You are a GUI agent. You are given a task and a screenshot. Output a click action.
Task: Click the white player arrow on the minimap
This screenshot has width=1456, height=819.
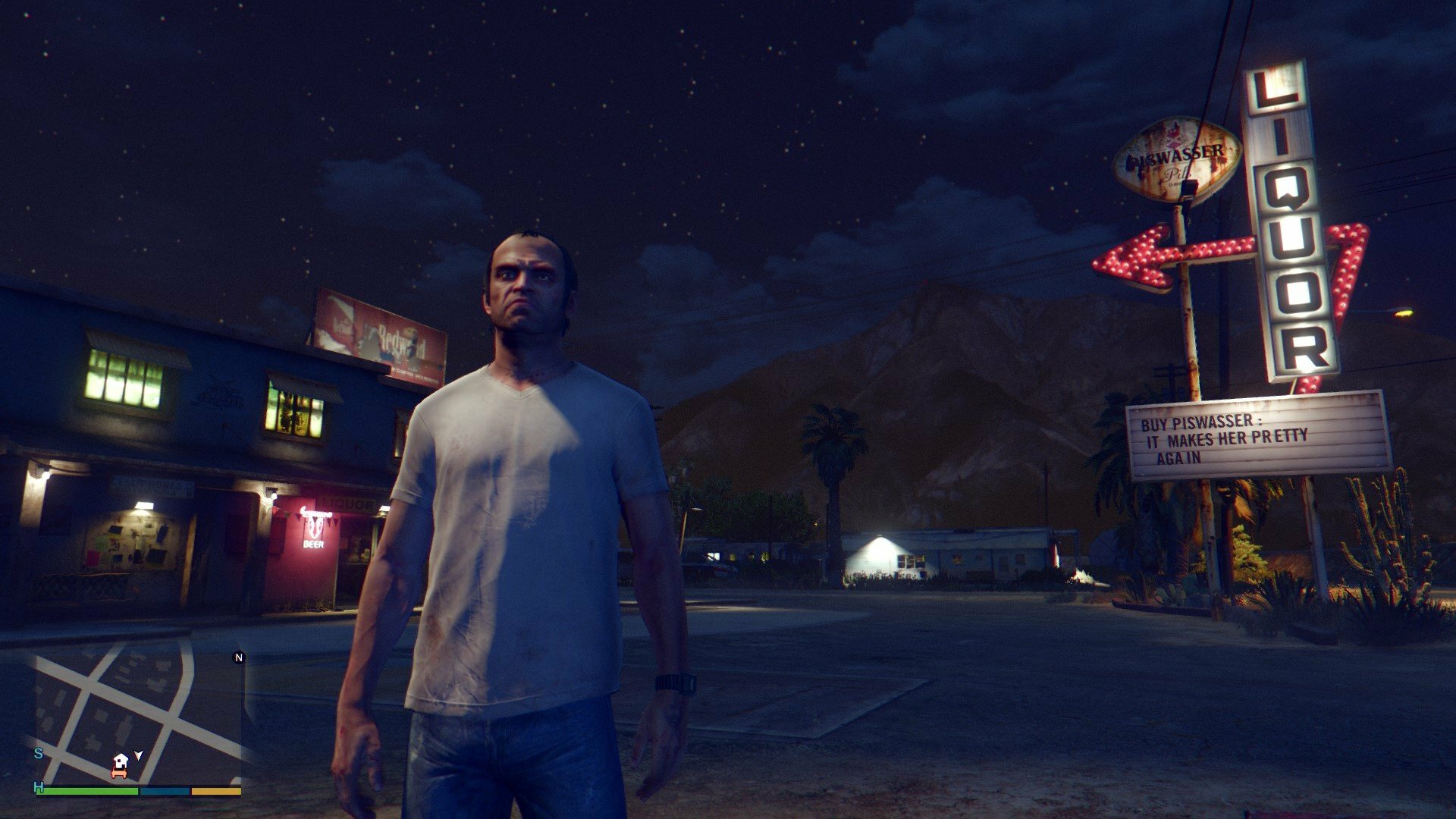[138, 755]
